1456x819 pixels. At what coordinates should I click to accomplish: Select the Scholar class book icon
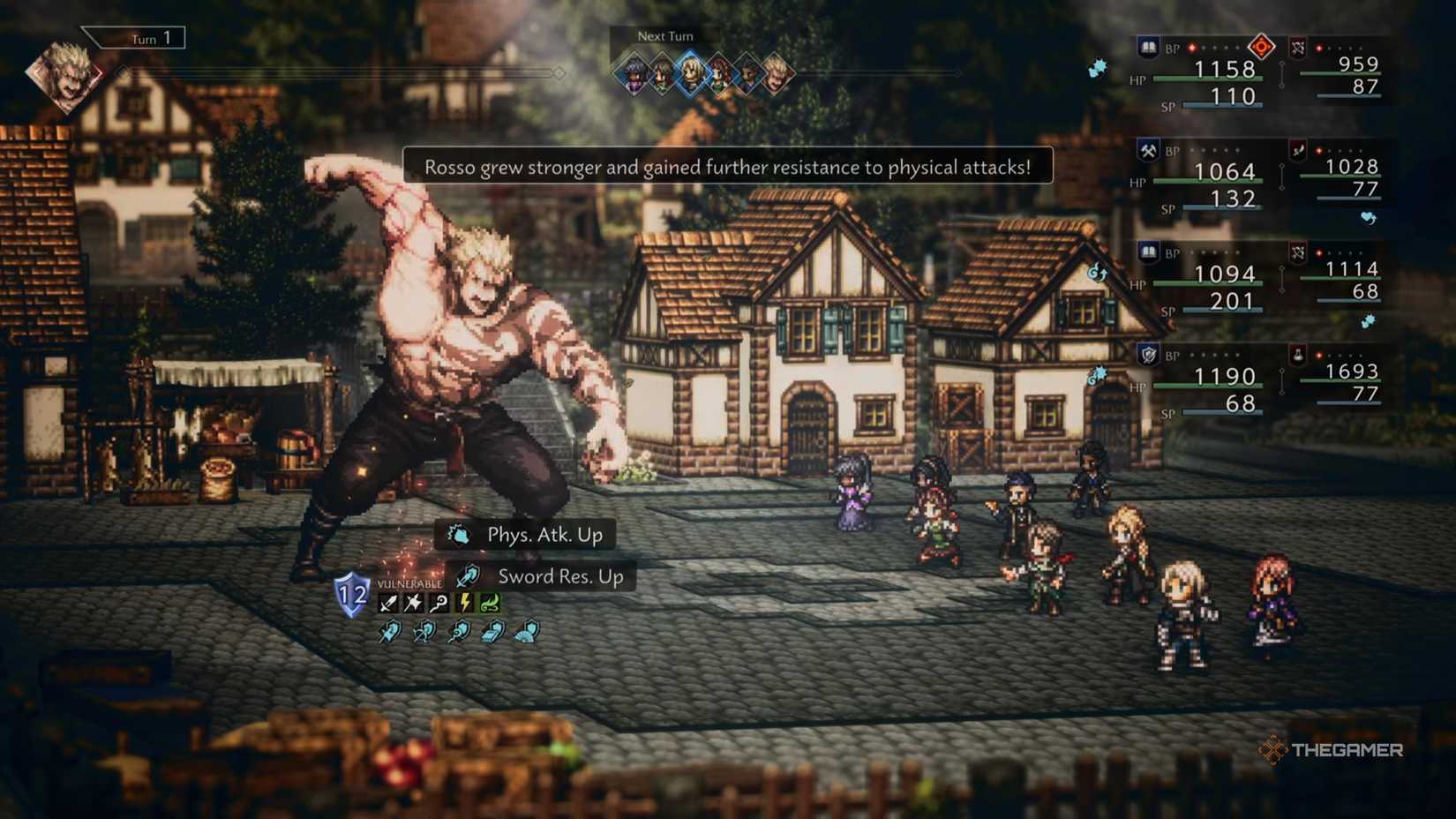(x=1147, y=48)
